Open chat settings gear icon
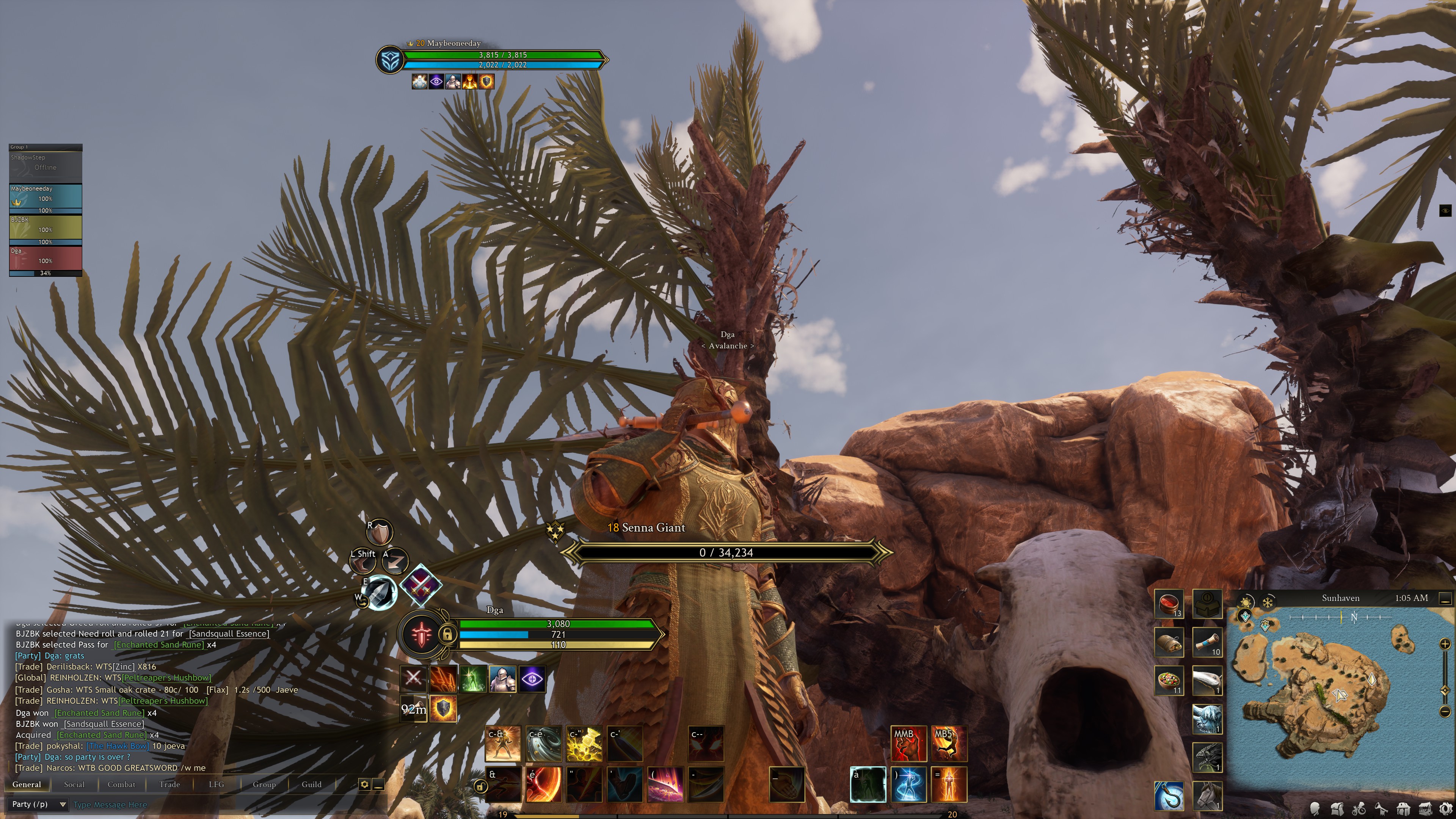This screenshot has height=819, width=1456. (364, 784)
